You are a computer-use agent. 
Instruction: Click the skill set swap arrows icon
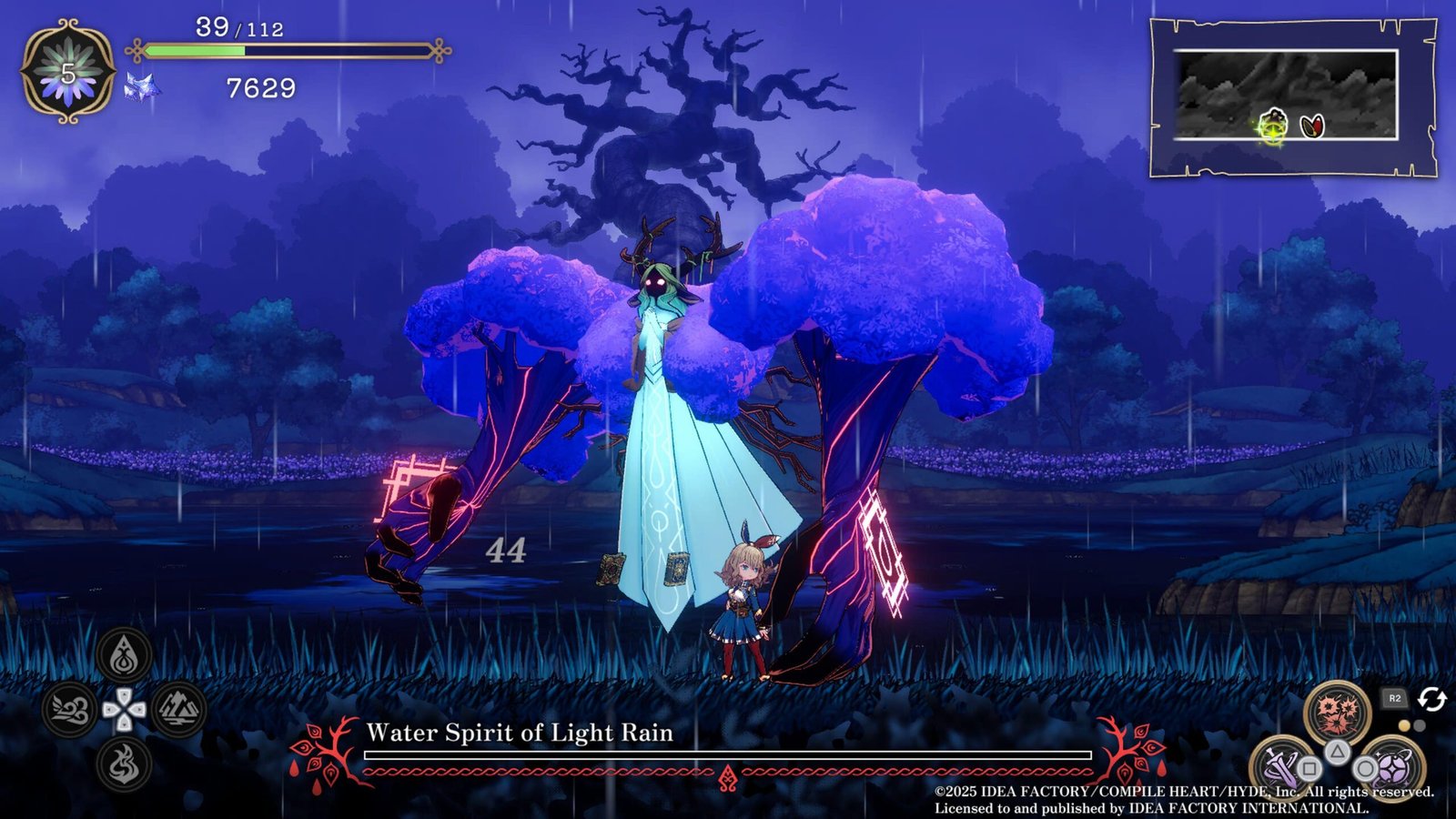1432,699
